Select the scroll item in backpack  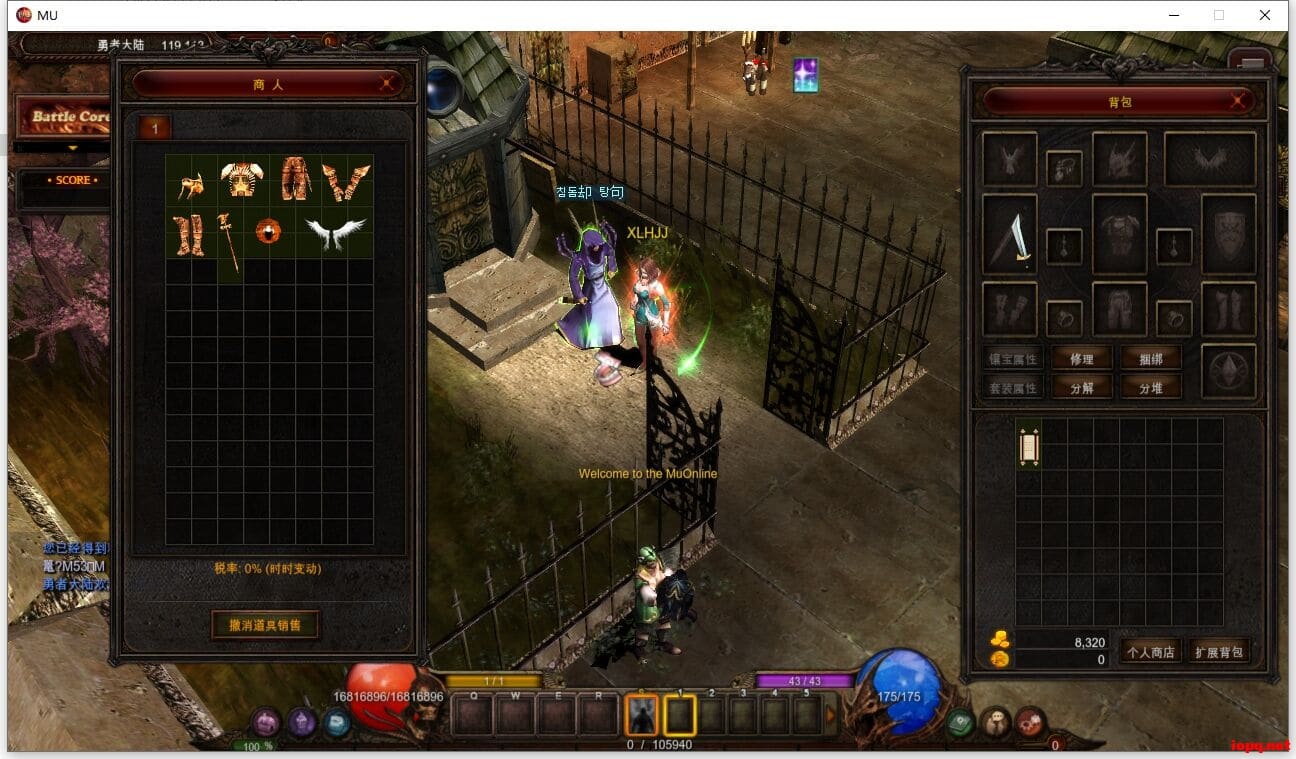pos(1029,445)
